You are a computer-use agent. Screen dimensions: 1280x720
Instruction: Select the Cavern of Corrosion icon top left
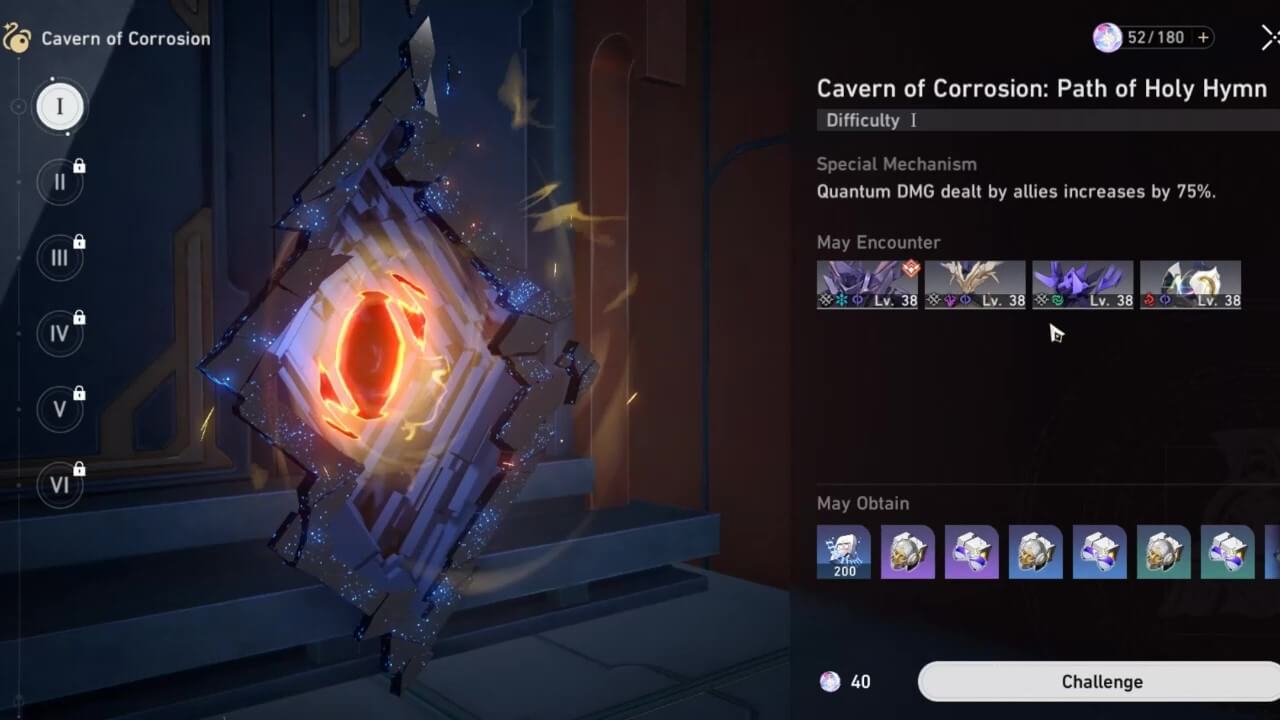[x=18, y=38]
